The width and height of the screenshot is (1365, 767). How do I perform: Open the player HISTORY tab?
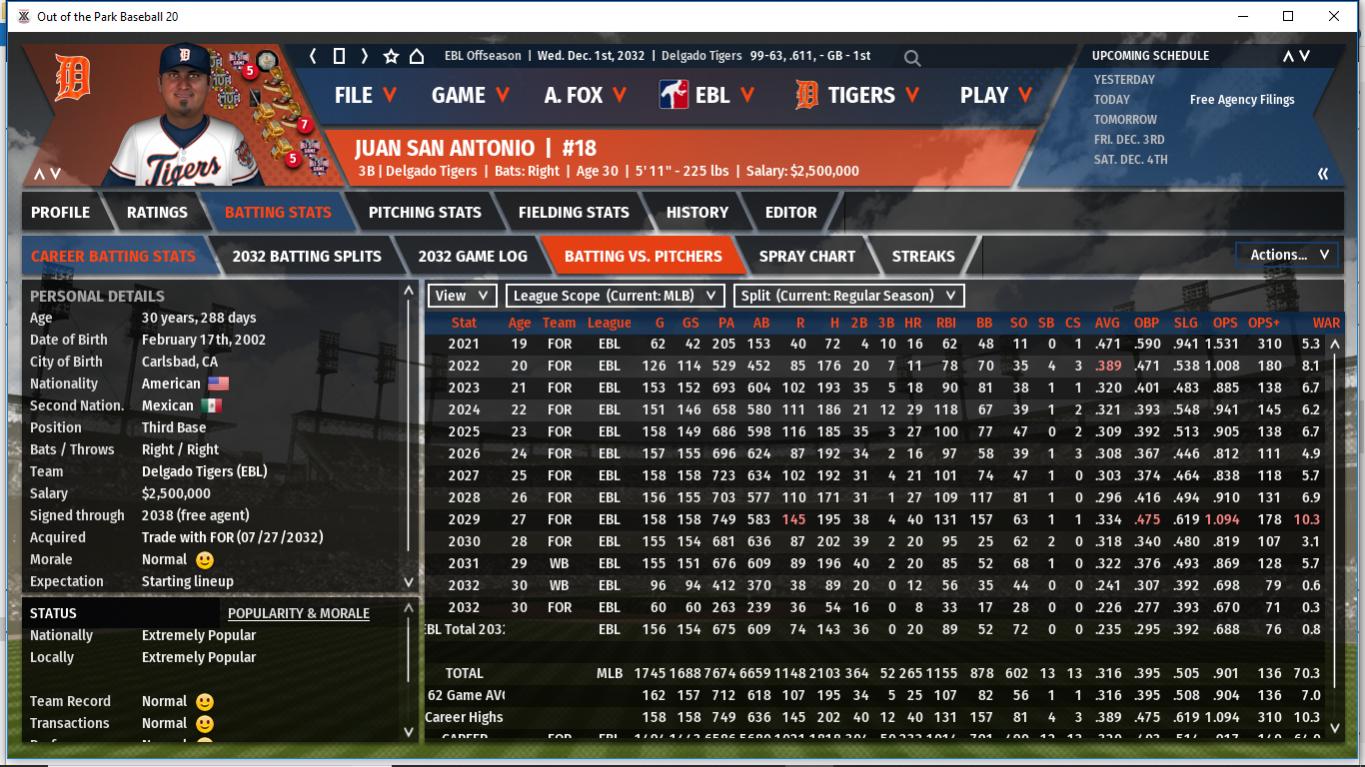click(x=697, y=212)
